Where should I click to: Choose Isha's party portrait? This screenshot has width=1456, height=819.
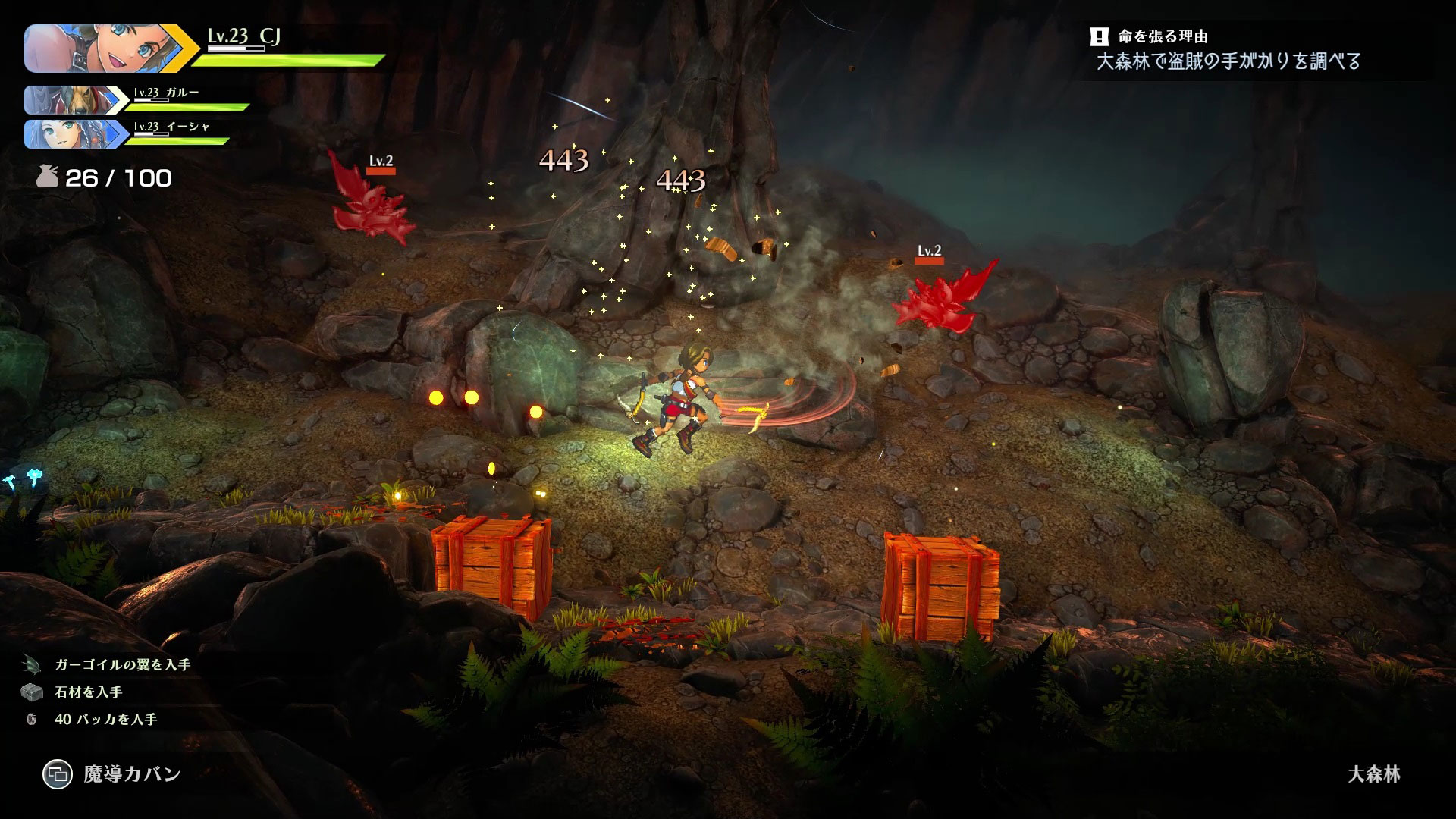[x=68, y=134]
